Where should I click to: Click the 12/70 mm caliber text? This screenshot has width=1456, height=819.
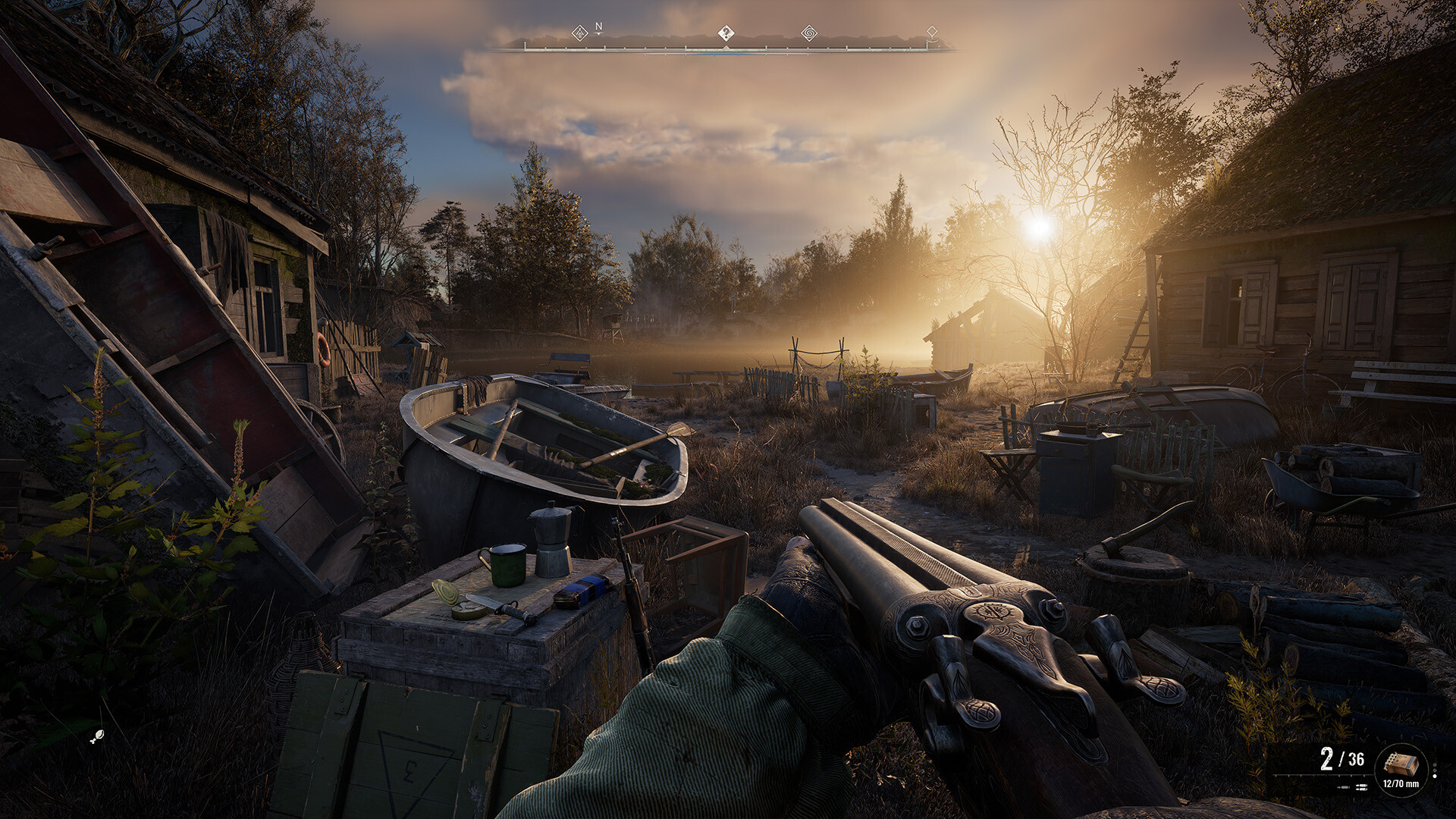click(x=1401, y=783)
